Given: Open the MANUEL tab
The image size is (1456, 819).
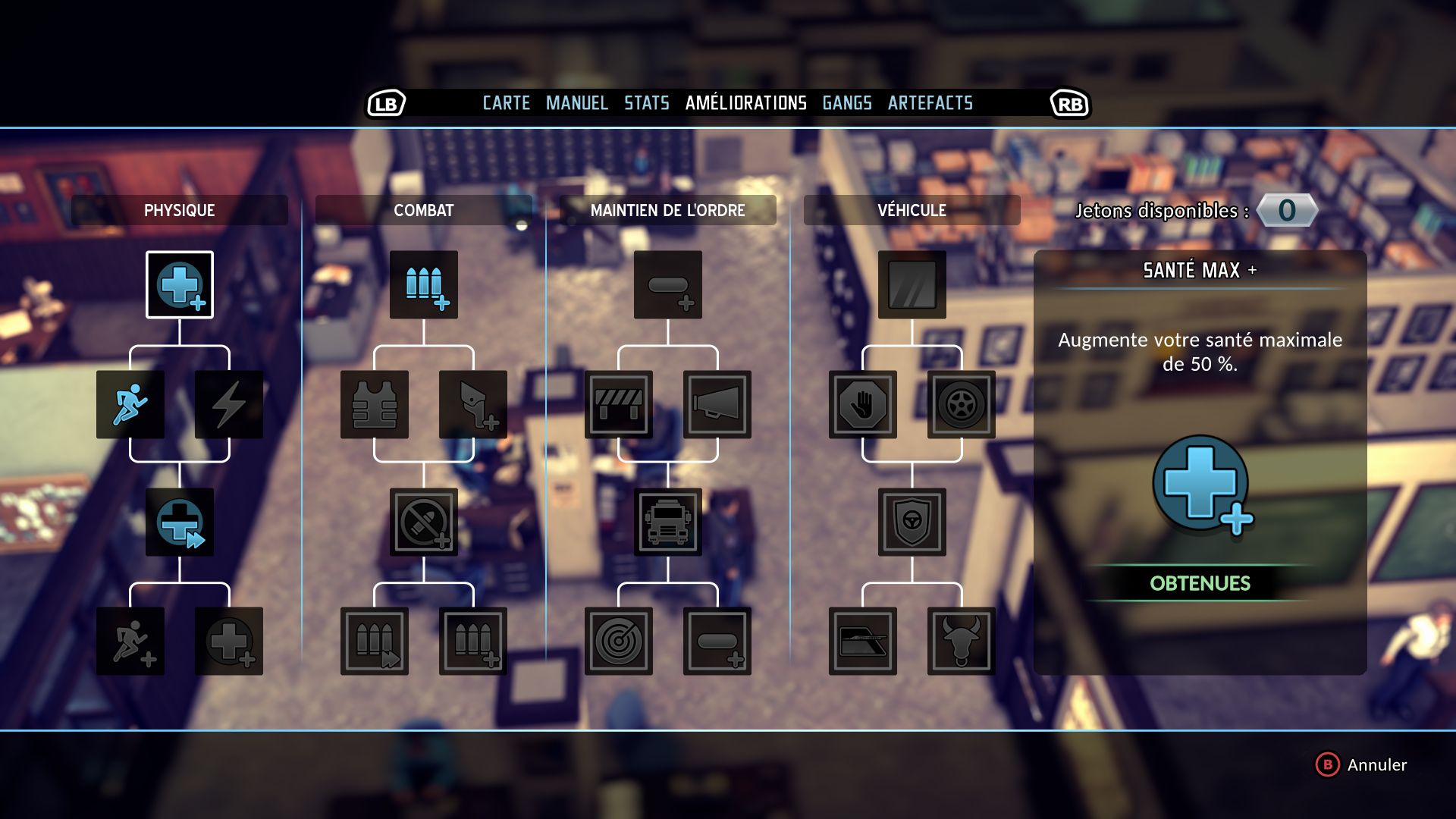Looking at the screenshot, I should (576, 103).
